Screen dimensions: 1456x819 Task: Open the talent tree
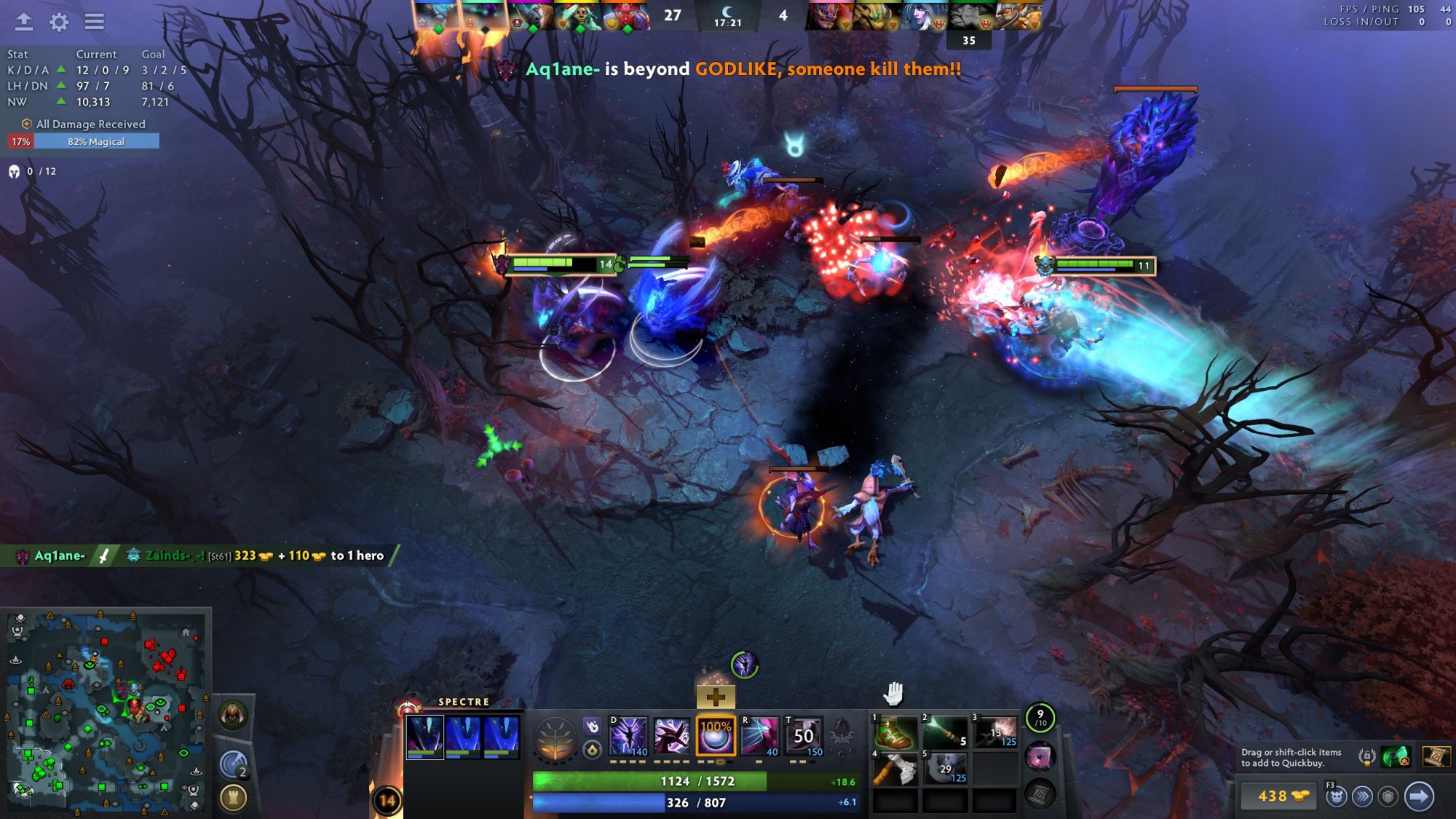555,739
